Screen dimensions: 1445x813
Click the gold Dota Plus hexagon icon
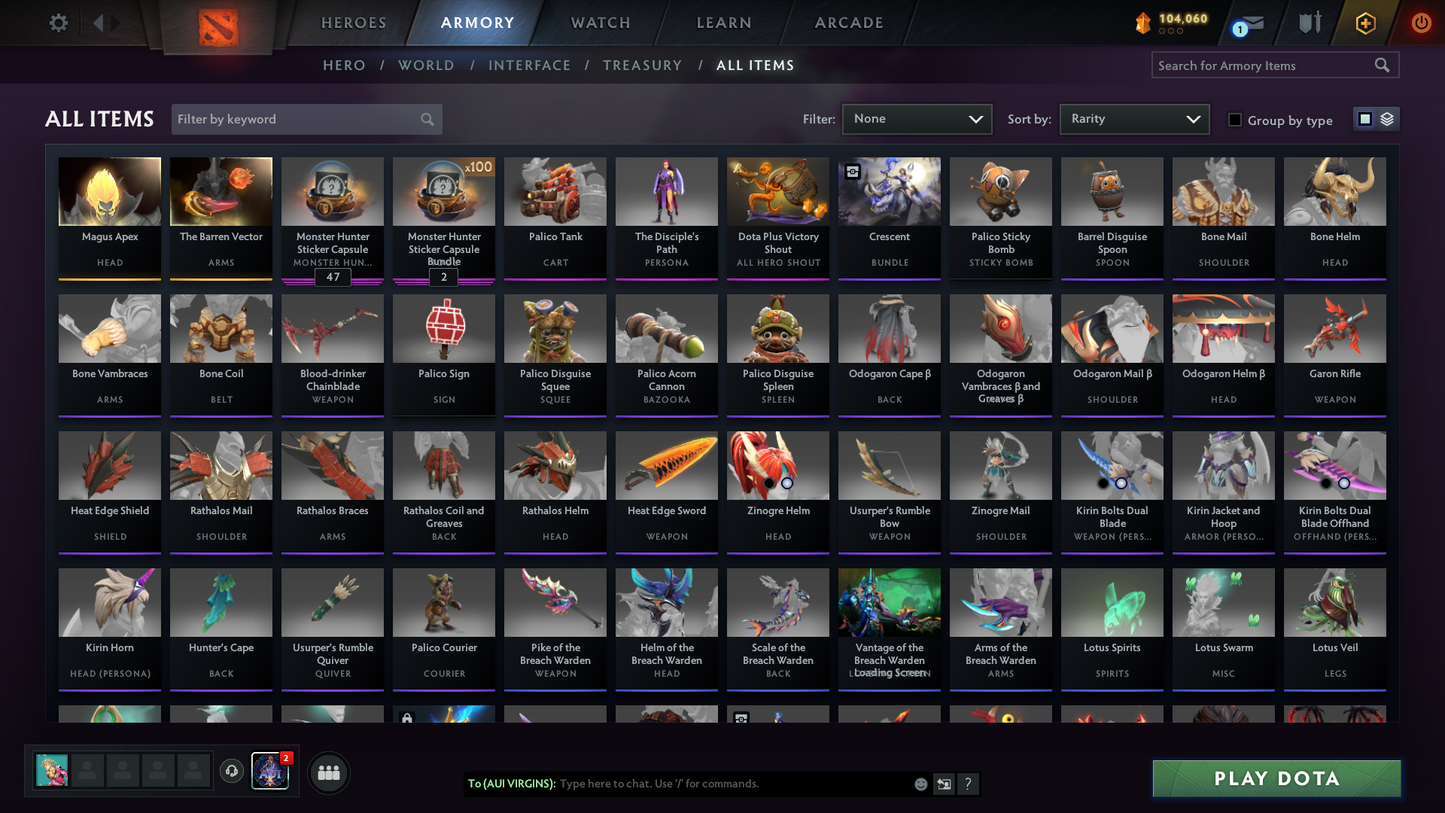coord(1365,22)
